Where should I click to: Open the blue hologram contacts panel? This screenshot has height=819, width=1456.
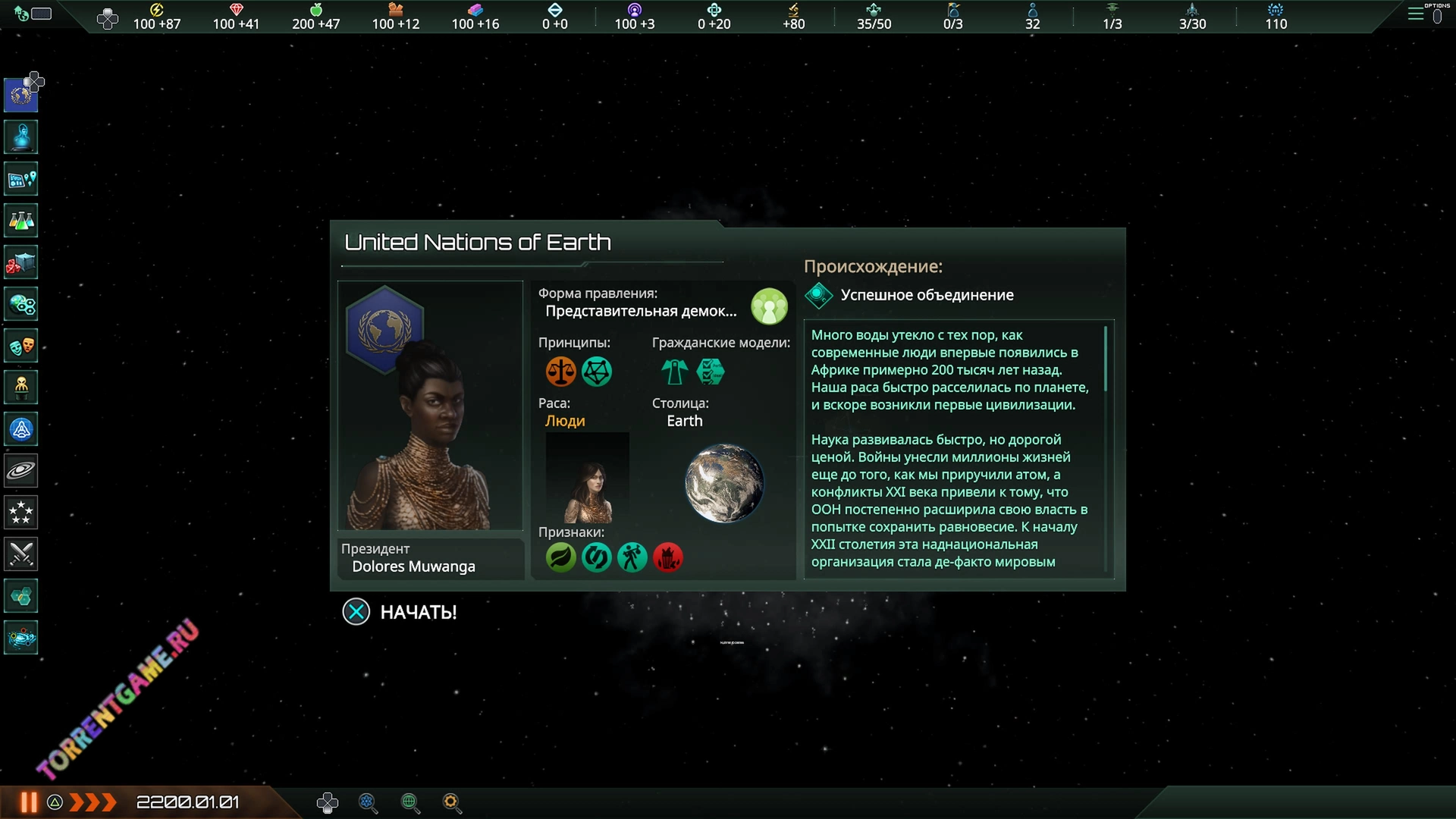coord(21,137)
